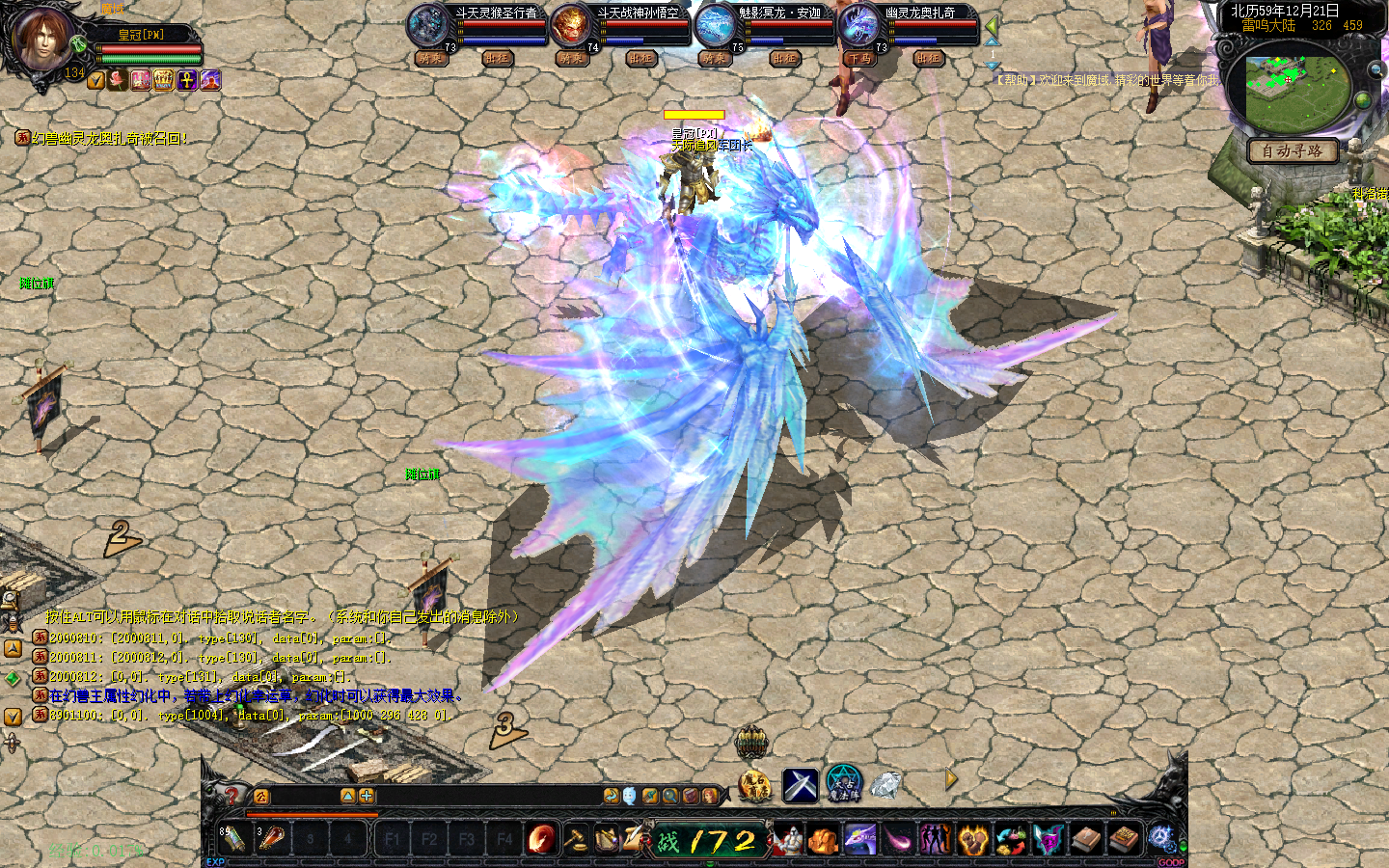Click the crossed swords icon
1389x868 pixels.
coord(800,785)
